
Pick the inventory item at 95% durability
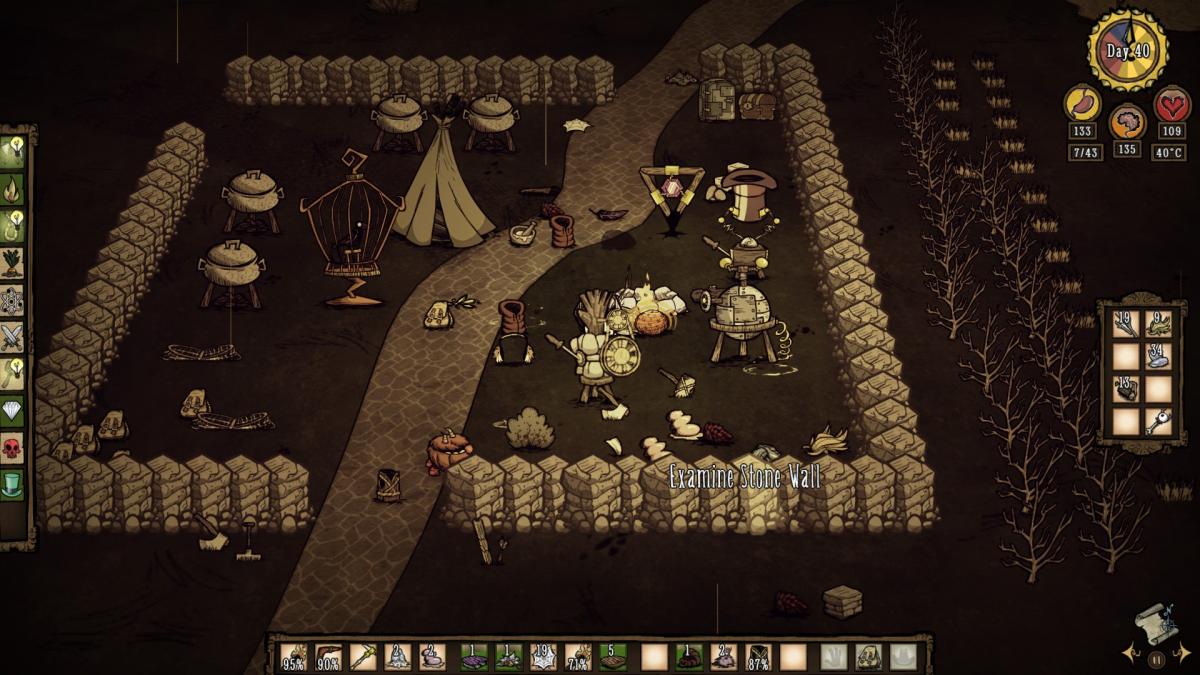pos(293,657)
